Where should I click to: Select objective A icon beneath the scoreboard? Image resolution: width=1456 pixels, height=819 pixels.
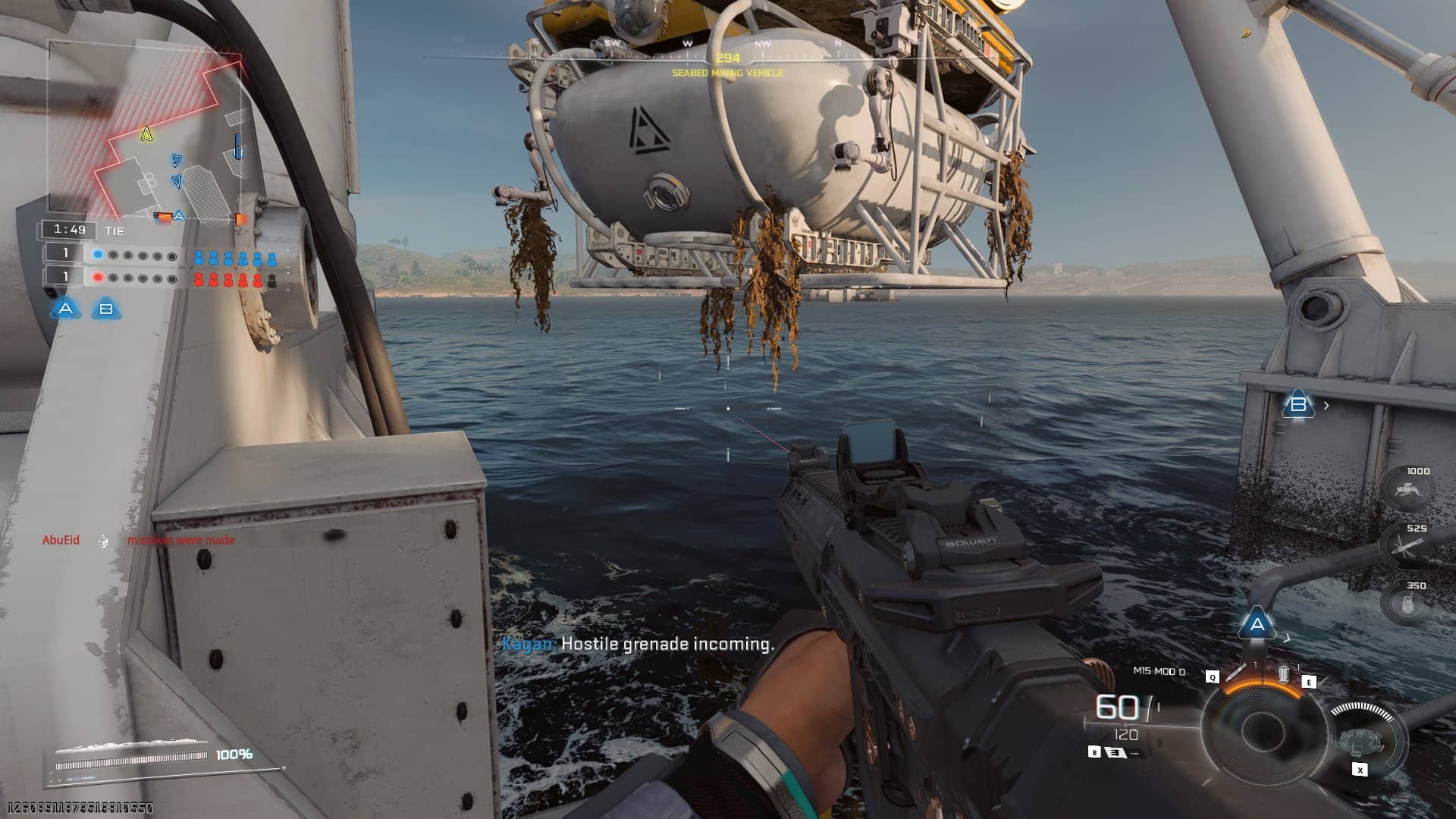click(x=66, y=309)
